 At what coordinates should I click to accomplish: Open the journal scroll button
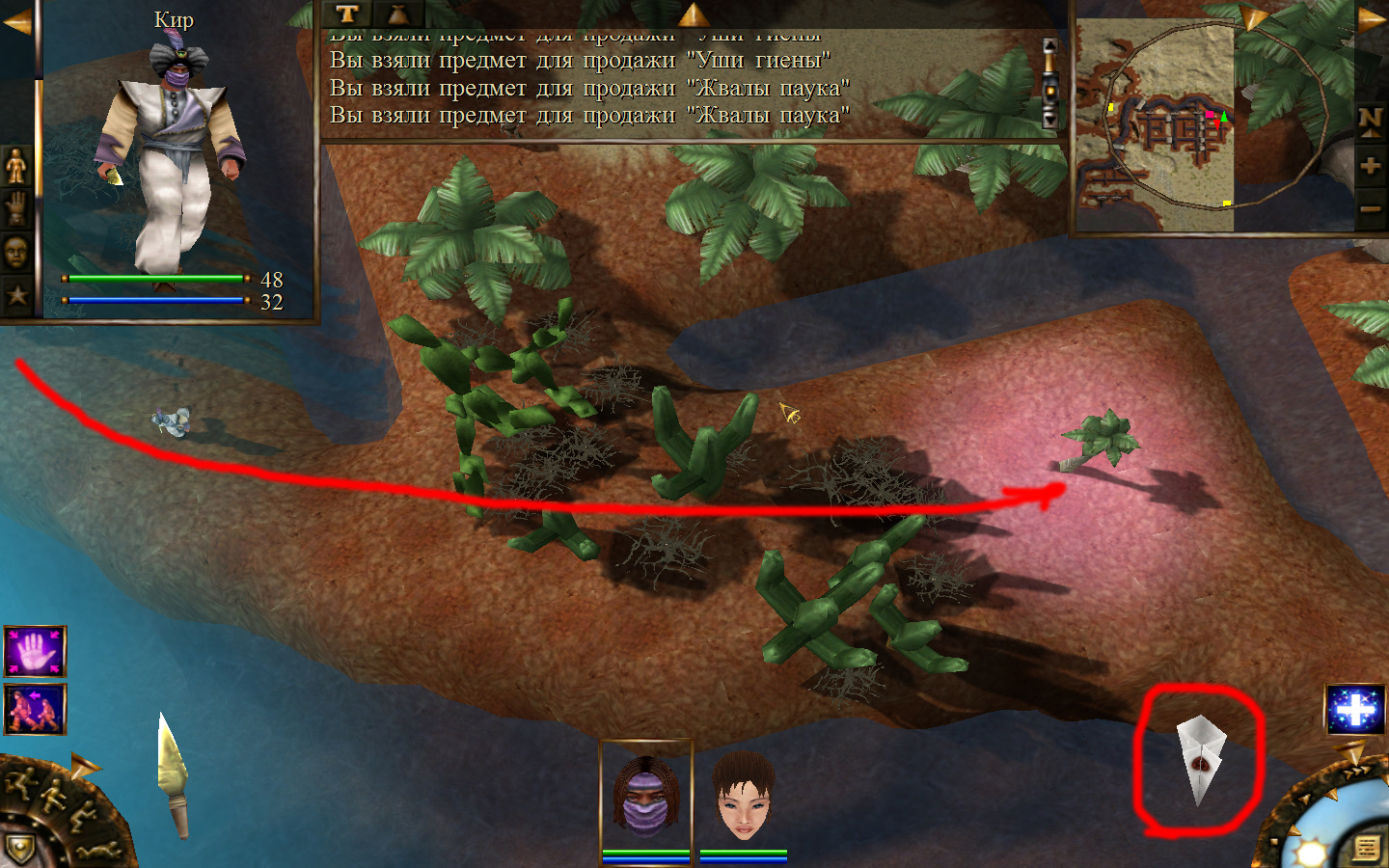pyautogui.click(x=1366, y=849)
